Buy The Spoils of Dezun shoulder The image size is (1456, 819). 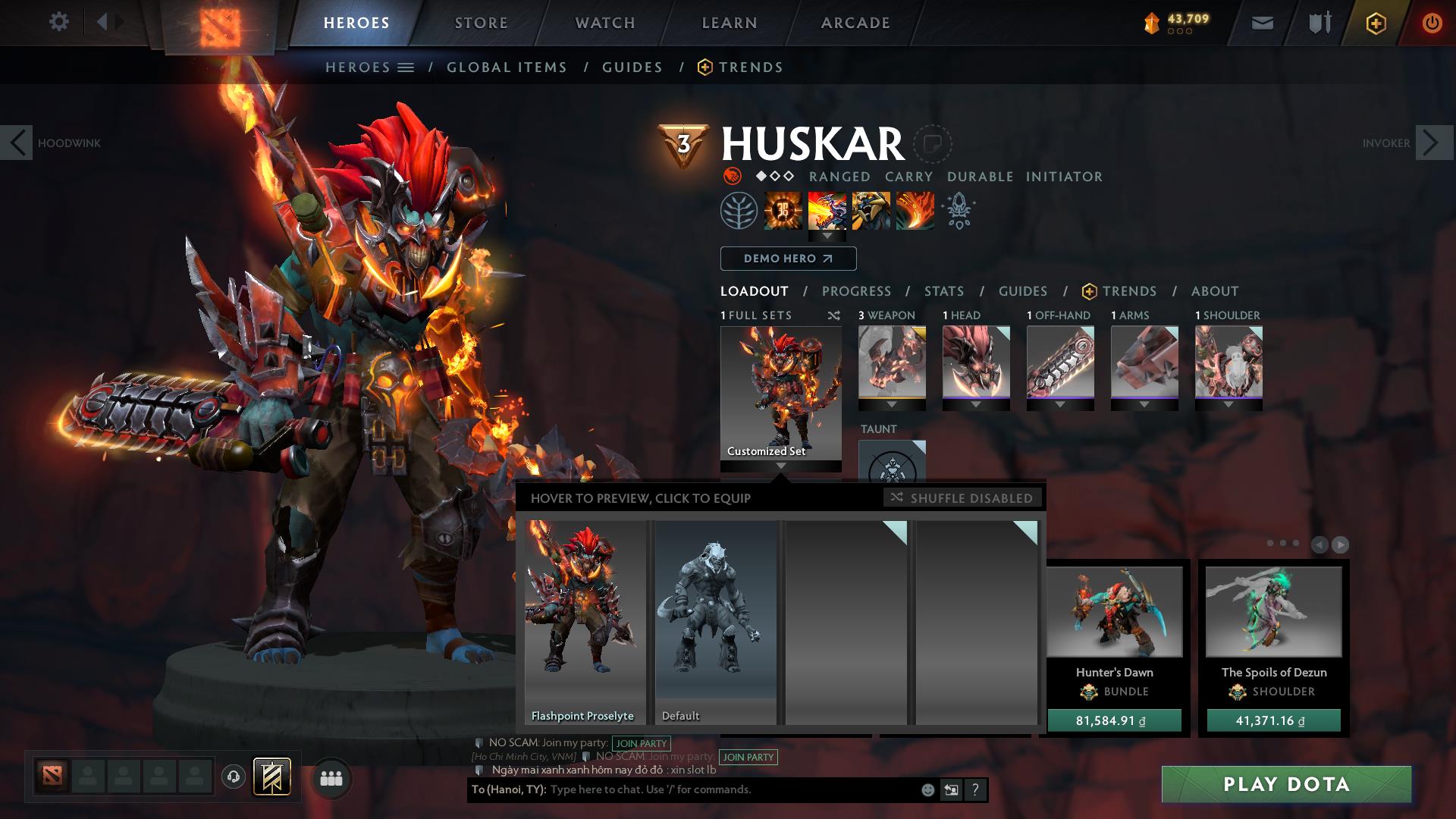pos(1273,720)
